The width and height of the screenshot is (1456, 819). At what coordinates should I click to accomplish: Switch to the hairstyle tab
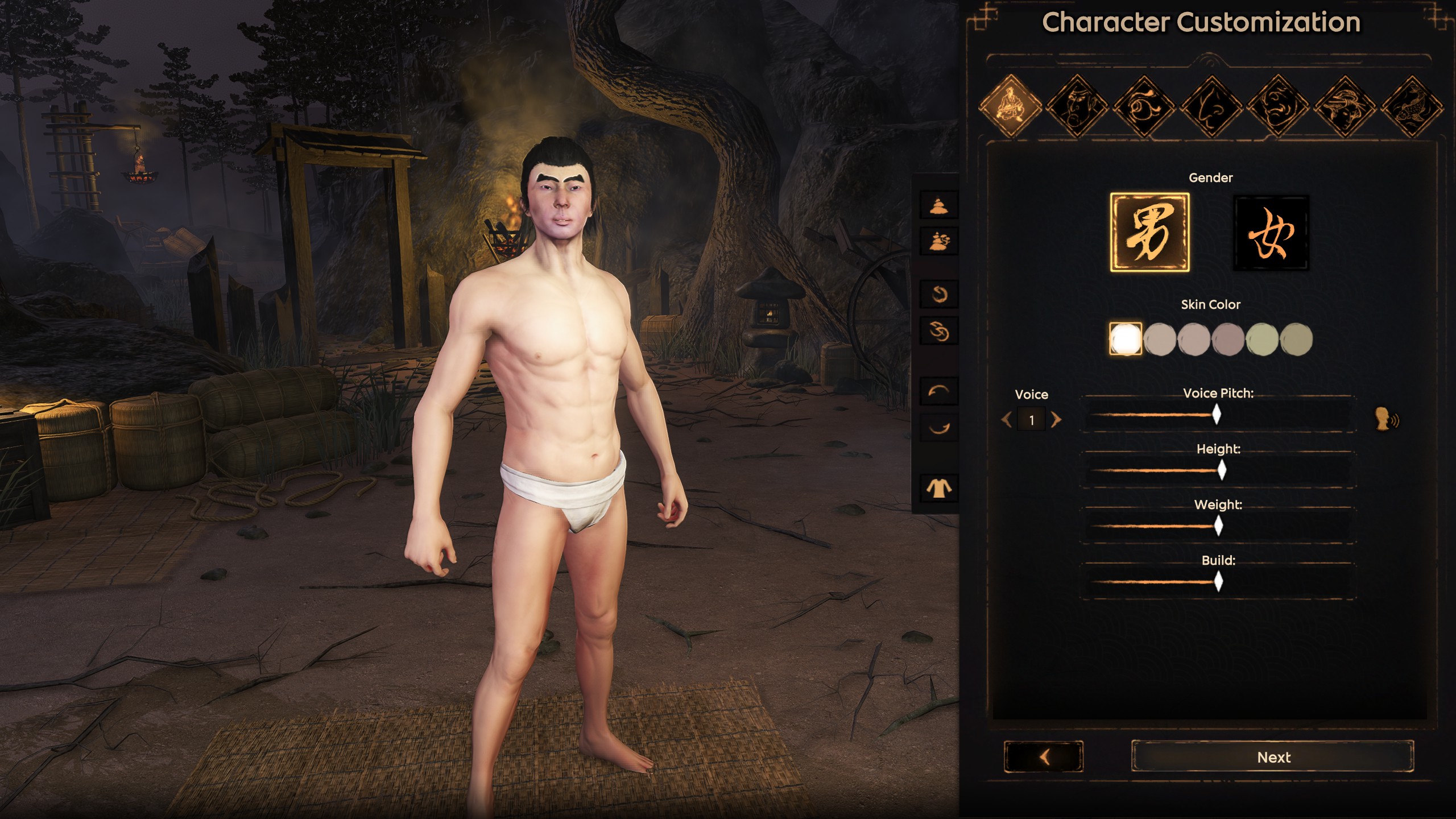(1345, 106)
